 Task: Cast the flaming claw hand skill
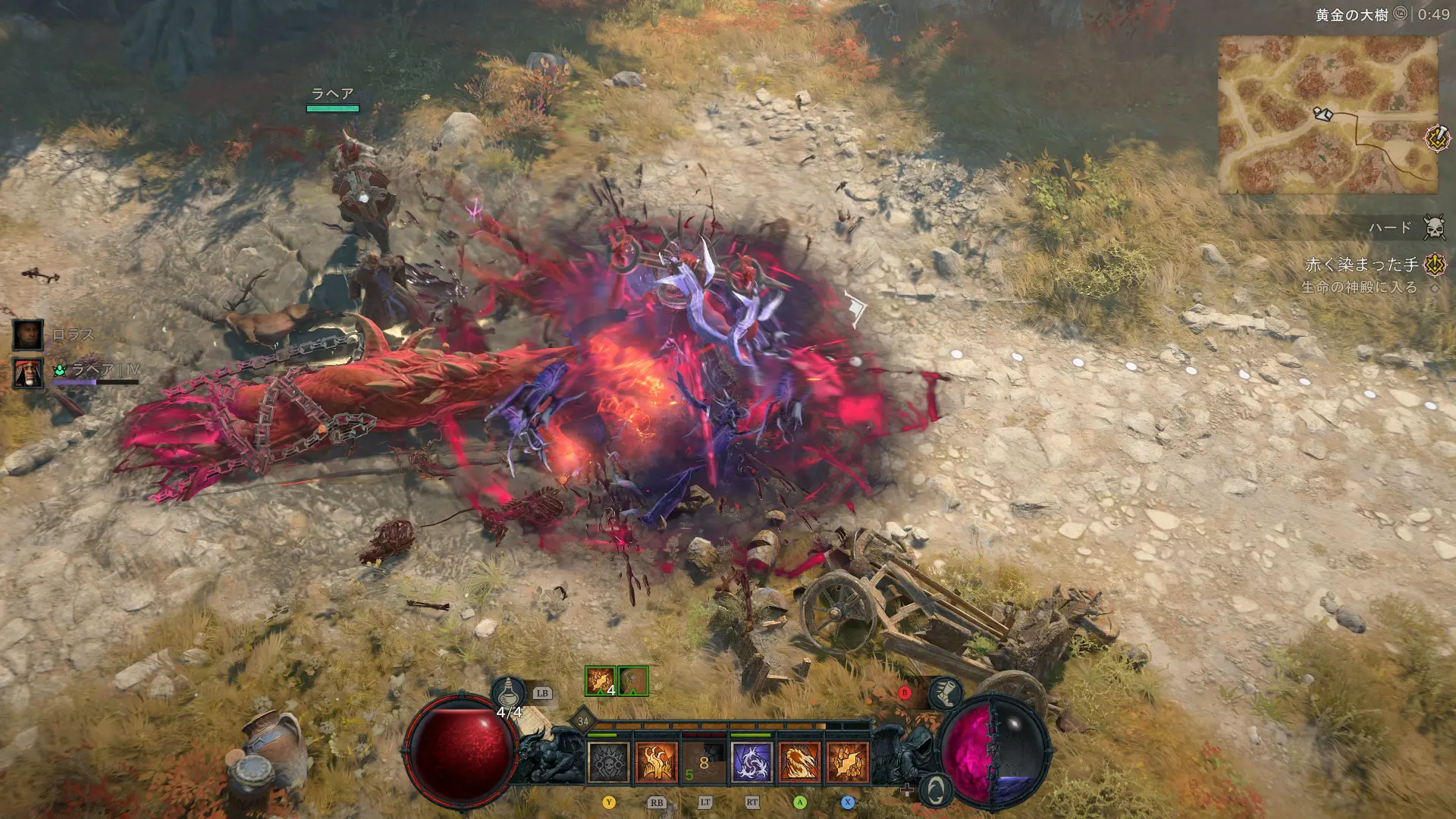(656, 761)
